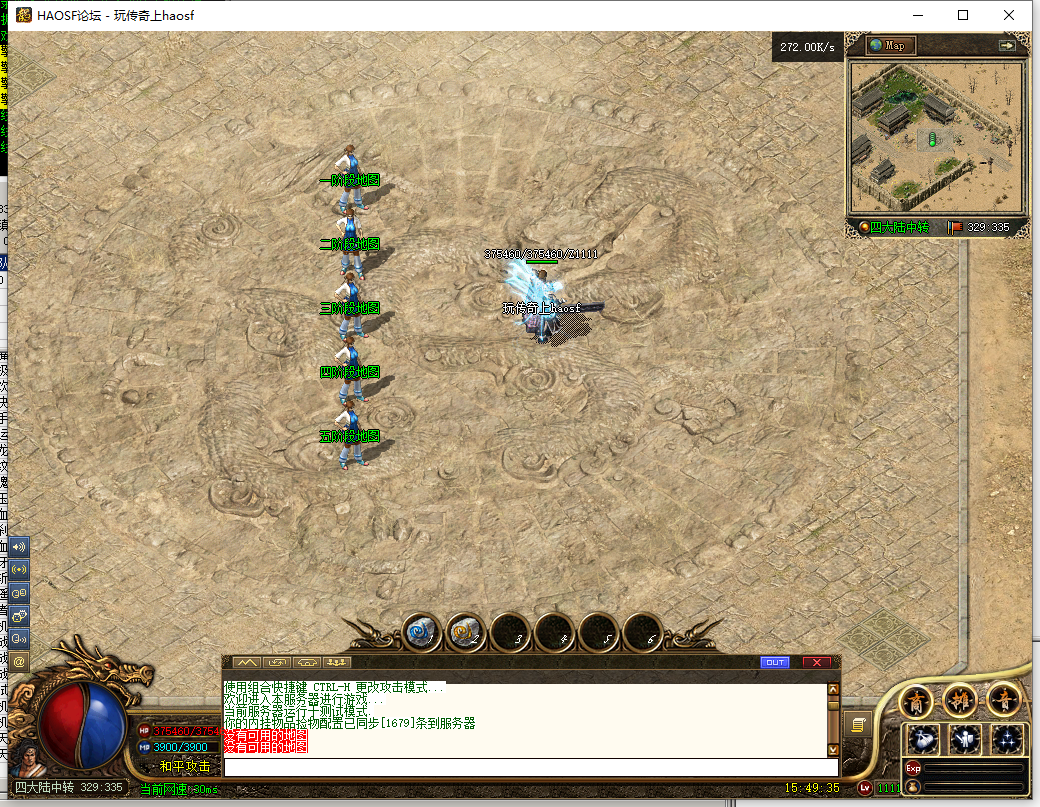1040x807 pixels.
Task: Use the item in hotbar slot 1
Action: point(422,632)
